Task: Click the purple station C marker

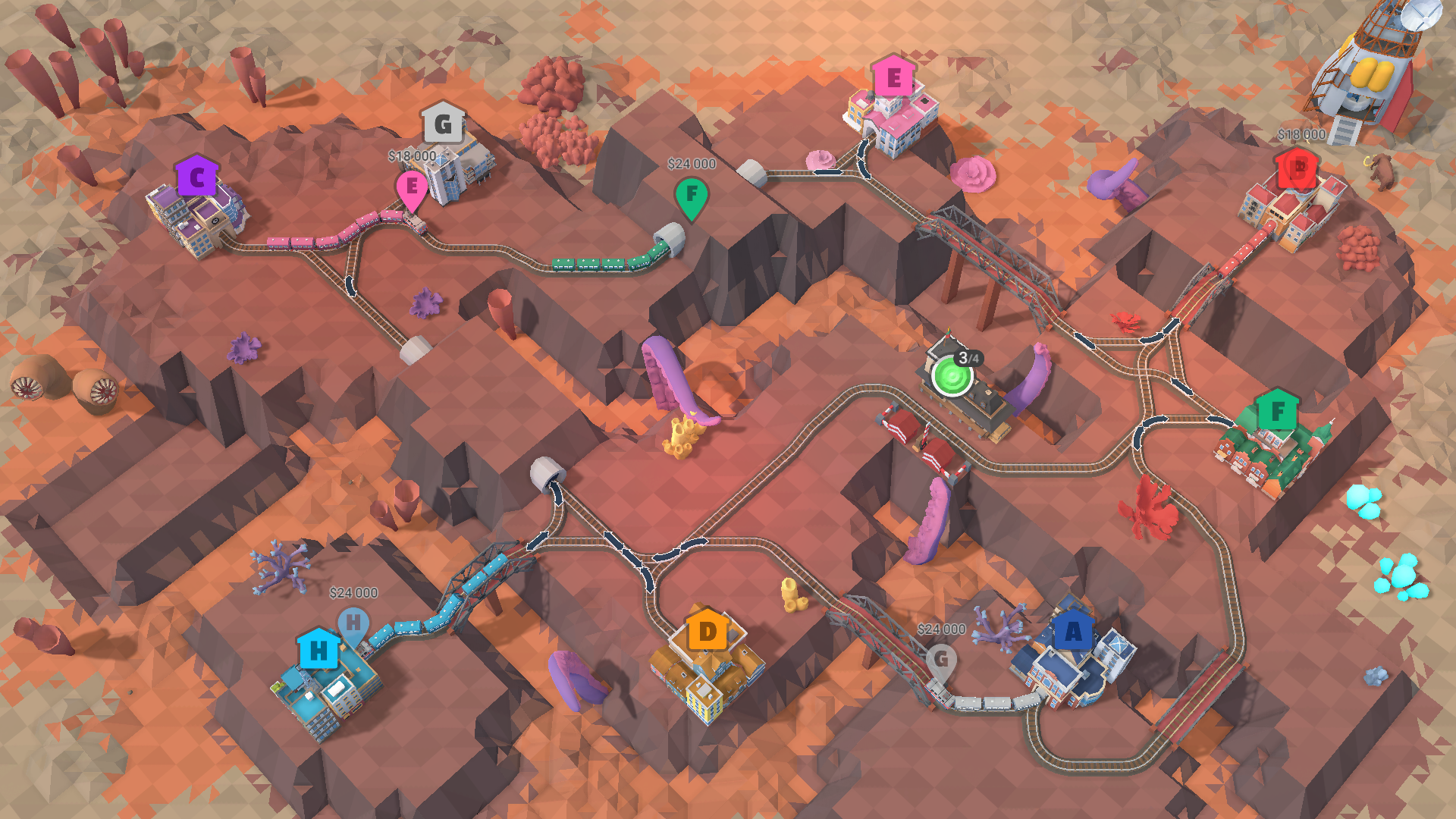Action: [x=196, y=177]
